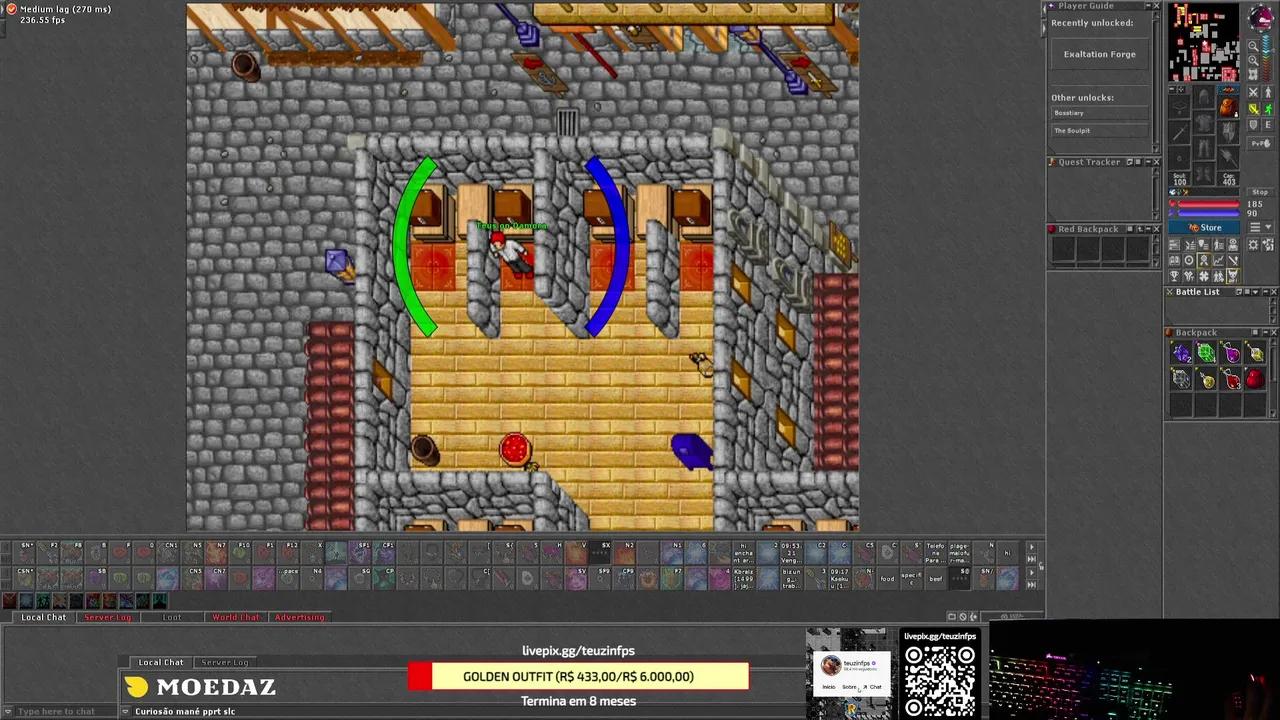Enable chase opponent mode
The width and height of the screenshot is (1280, 720).
1268,108
